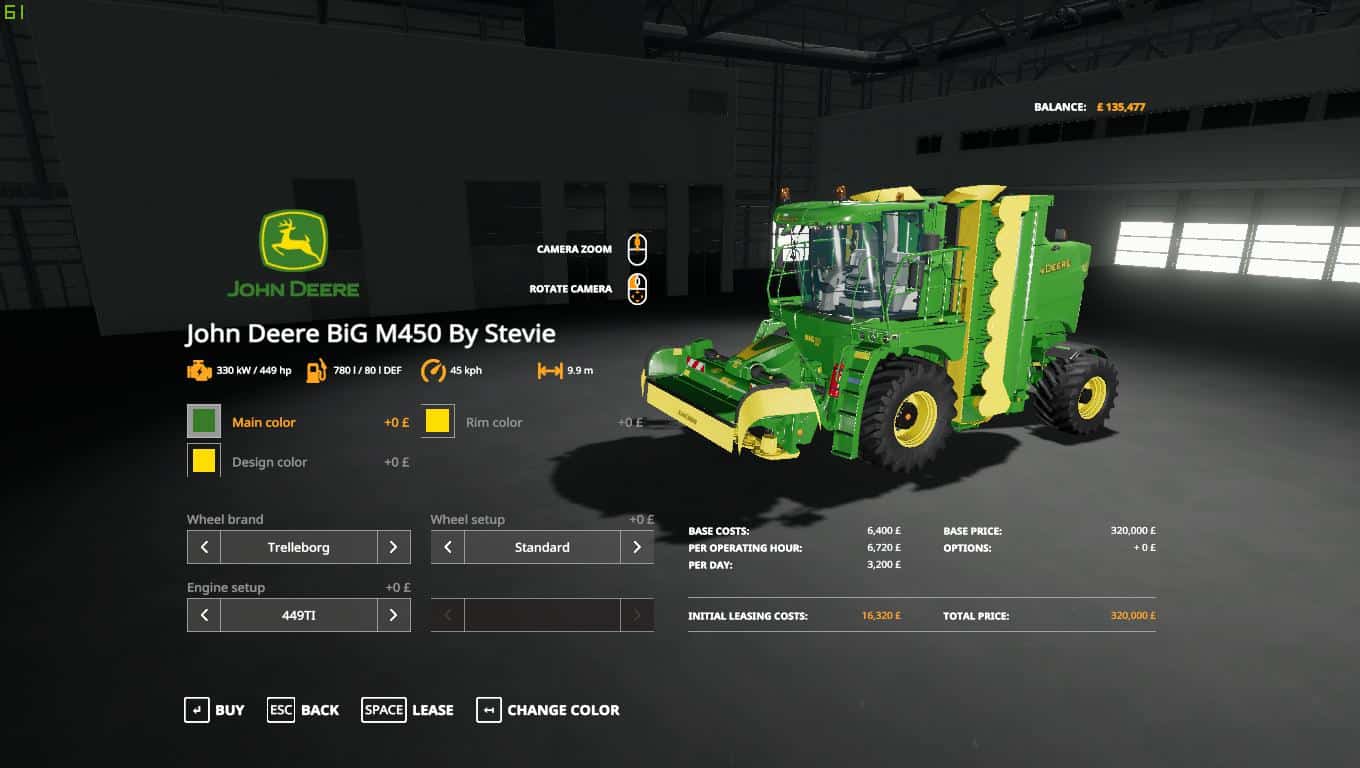Lease the vehicle
This screenshot has height=768, width=1360.
(x=408, y=710)
